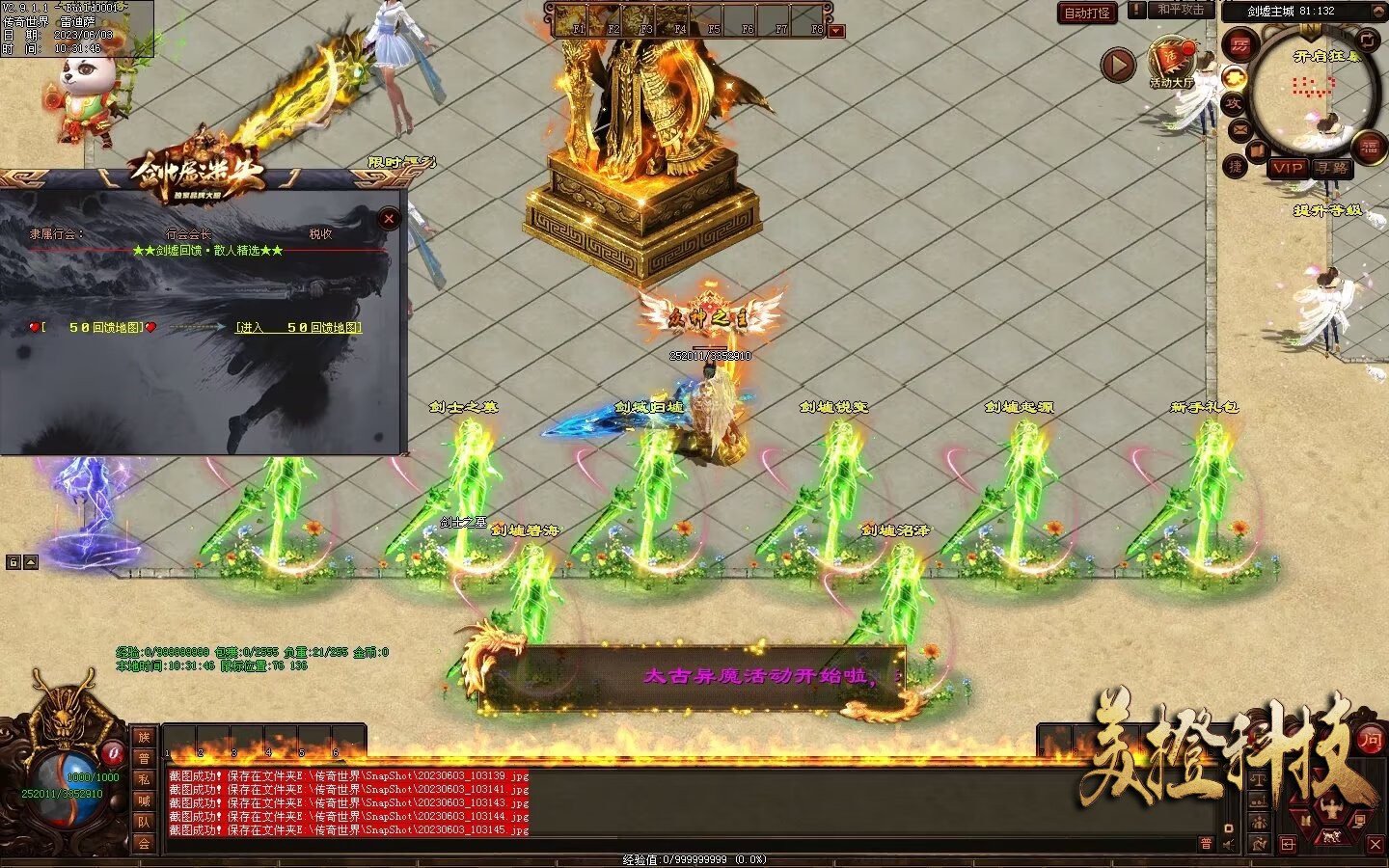This screenshot has height=868, width=1389.
Task: Open the VIP button under the minimap
Action: point(1287,168)
